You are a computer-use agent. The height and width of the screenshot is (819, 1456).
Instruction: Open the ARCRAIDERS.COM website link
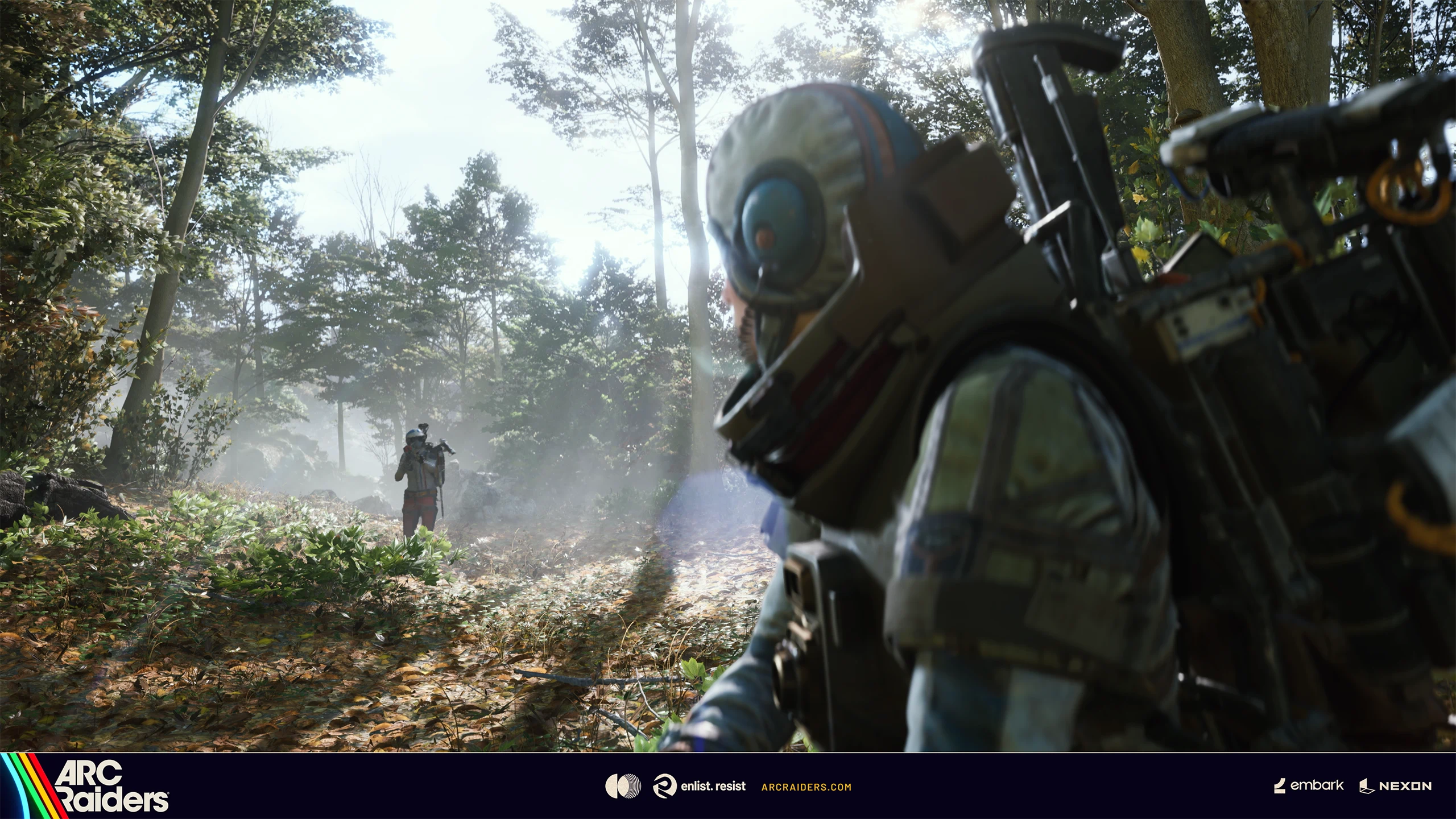coord(806,787)
